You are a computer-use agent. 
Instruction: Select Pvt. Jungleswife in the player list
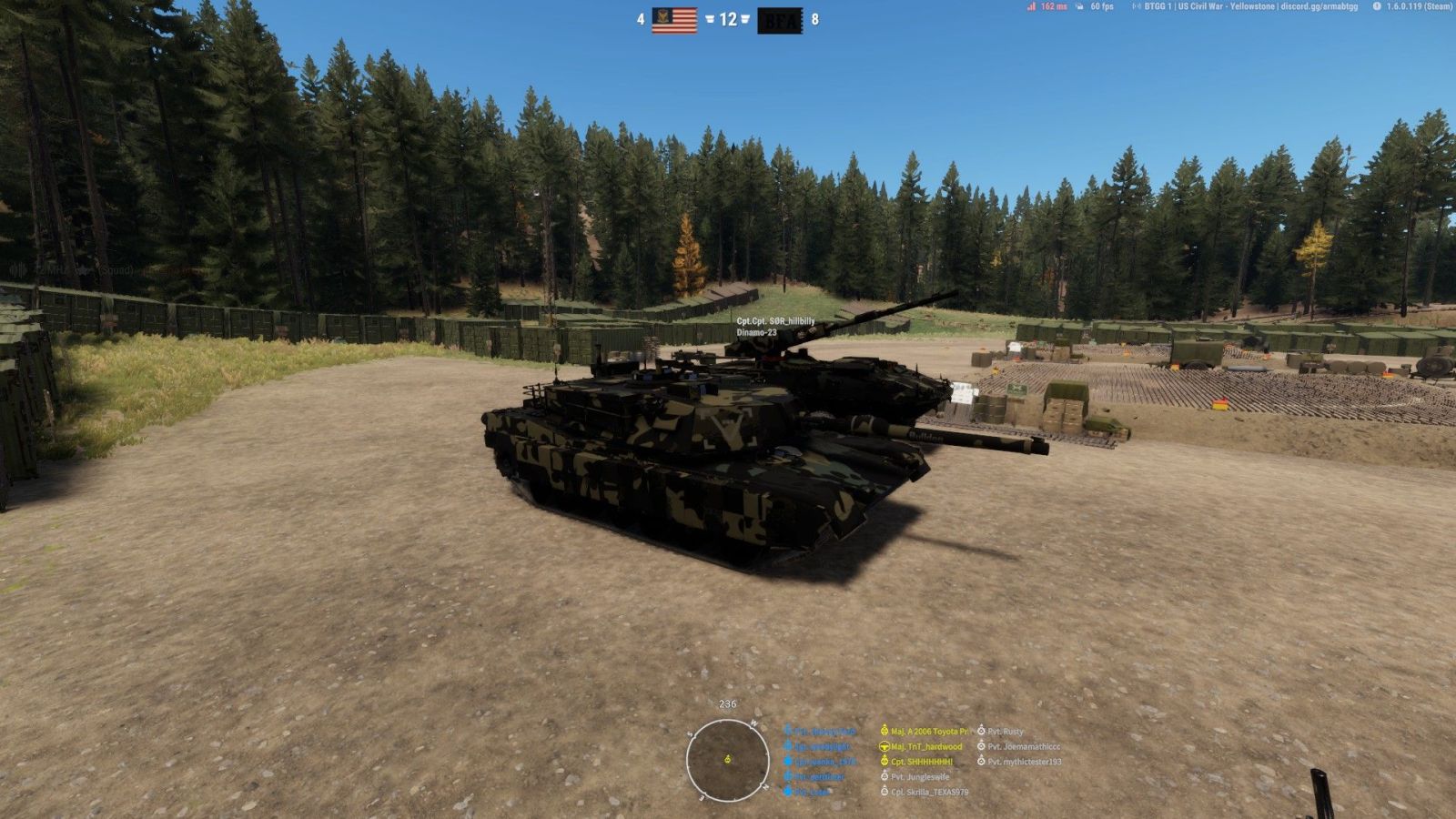click(x=919, y=777)
